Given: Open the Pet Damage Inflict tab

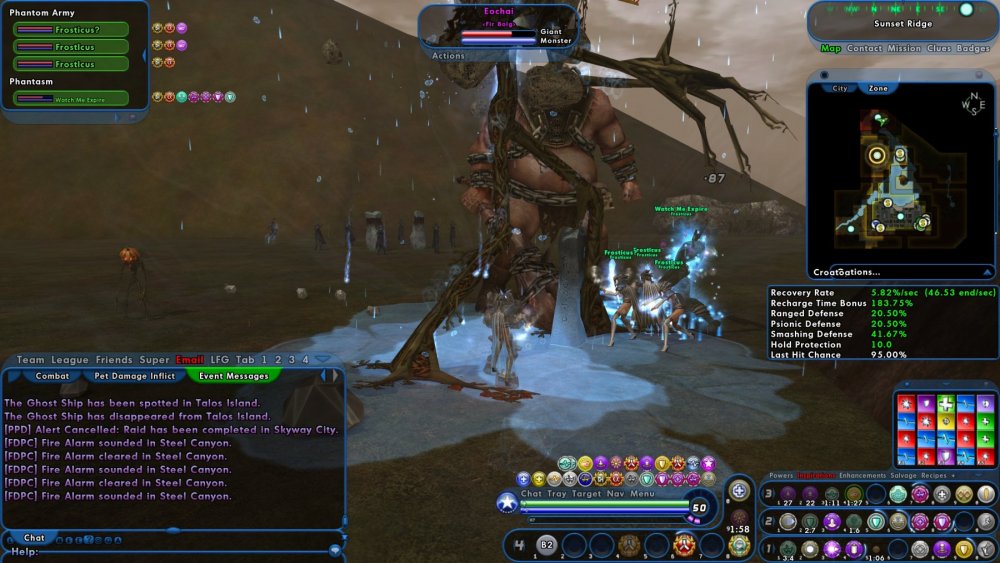Looking at the screenshot, I should click(x=134, y=376).
